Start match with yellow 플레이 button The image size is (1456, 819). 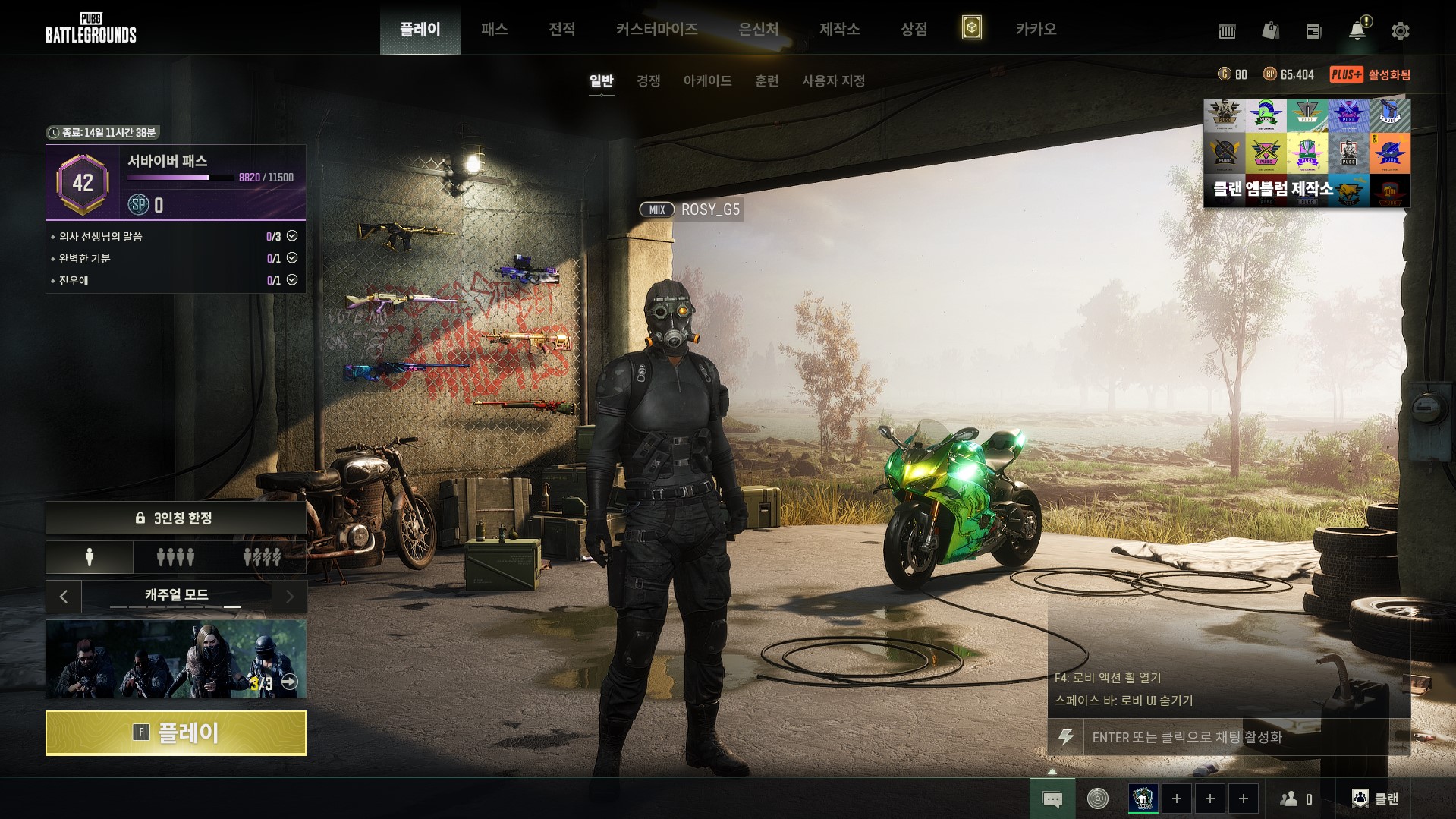tap(176, 732)
